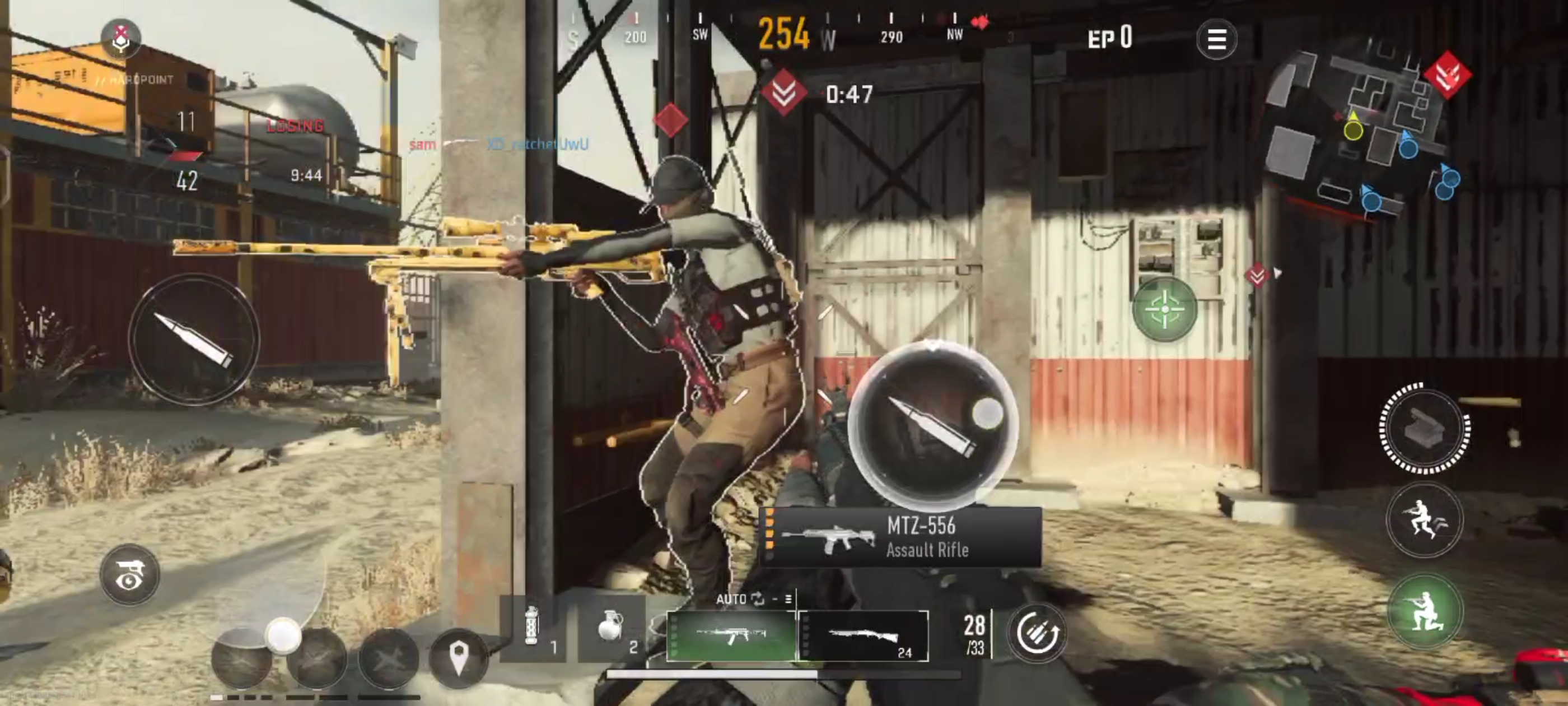1568x706 pixels.
Task: Tap the crossed-out icon above Hardpoint
Action: point(121,38)
